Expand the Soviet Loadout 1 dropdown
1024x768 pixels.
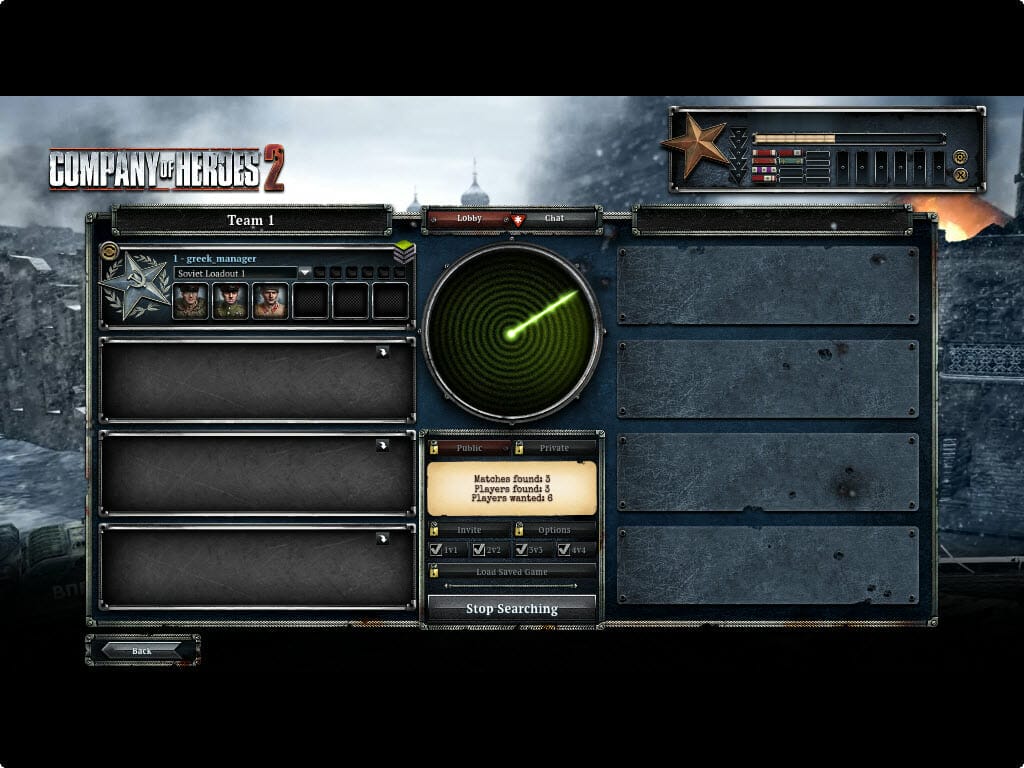306,272
